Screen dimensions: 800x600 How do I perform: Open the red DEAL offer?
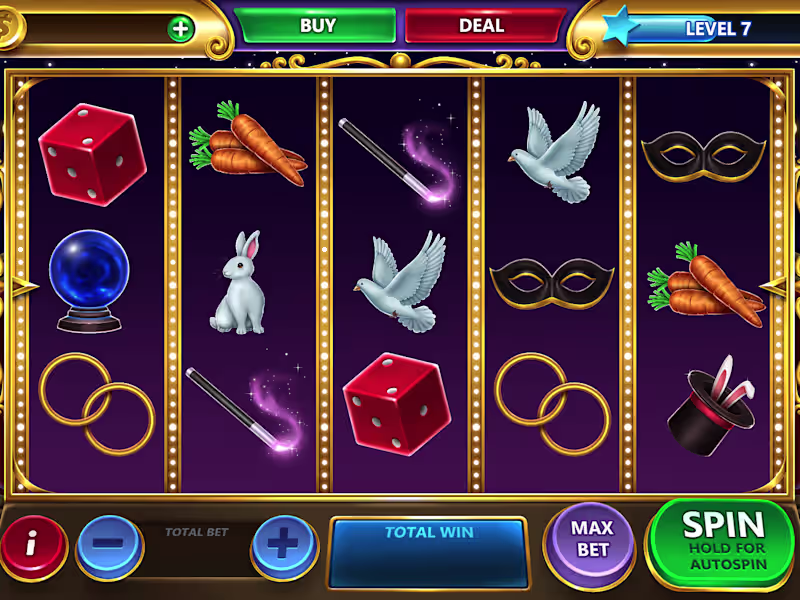tap(482, 26)
